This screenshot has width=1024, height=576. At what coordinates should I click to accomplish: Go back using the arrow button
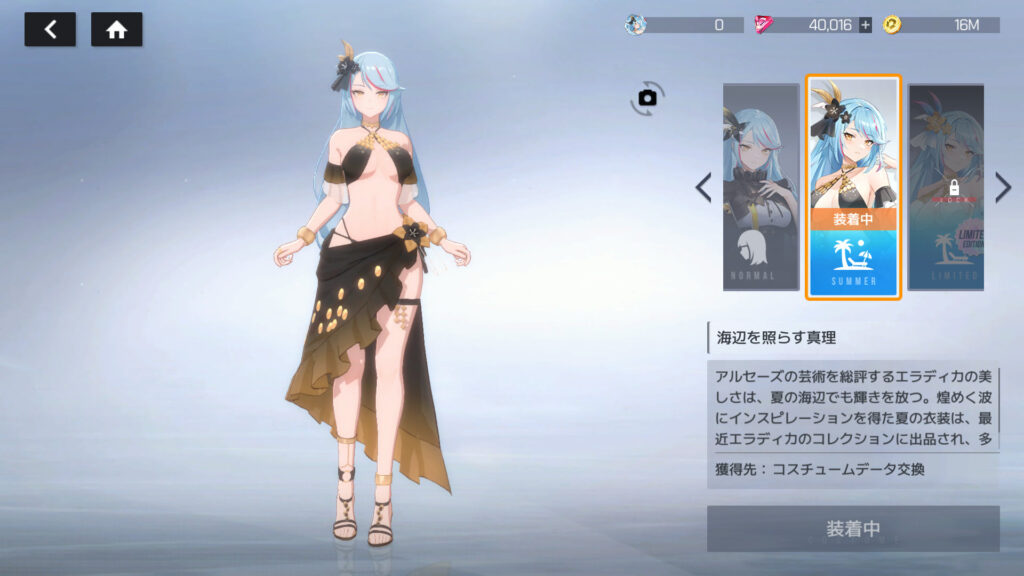coord(50,30)
